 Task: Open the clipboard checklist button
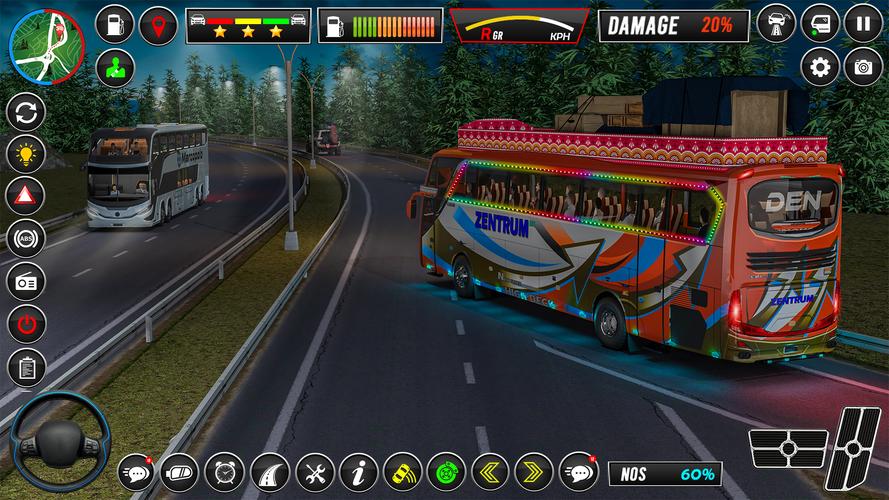pos(26,367)
